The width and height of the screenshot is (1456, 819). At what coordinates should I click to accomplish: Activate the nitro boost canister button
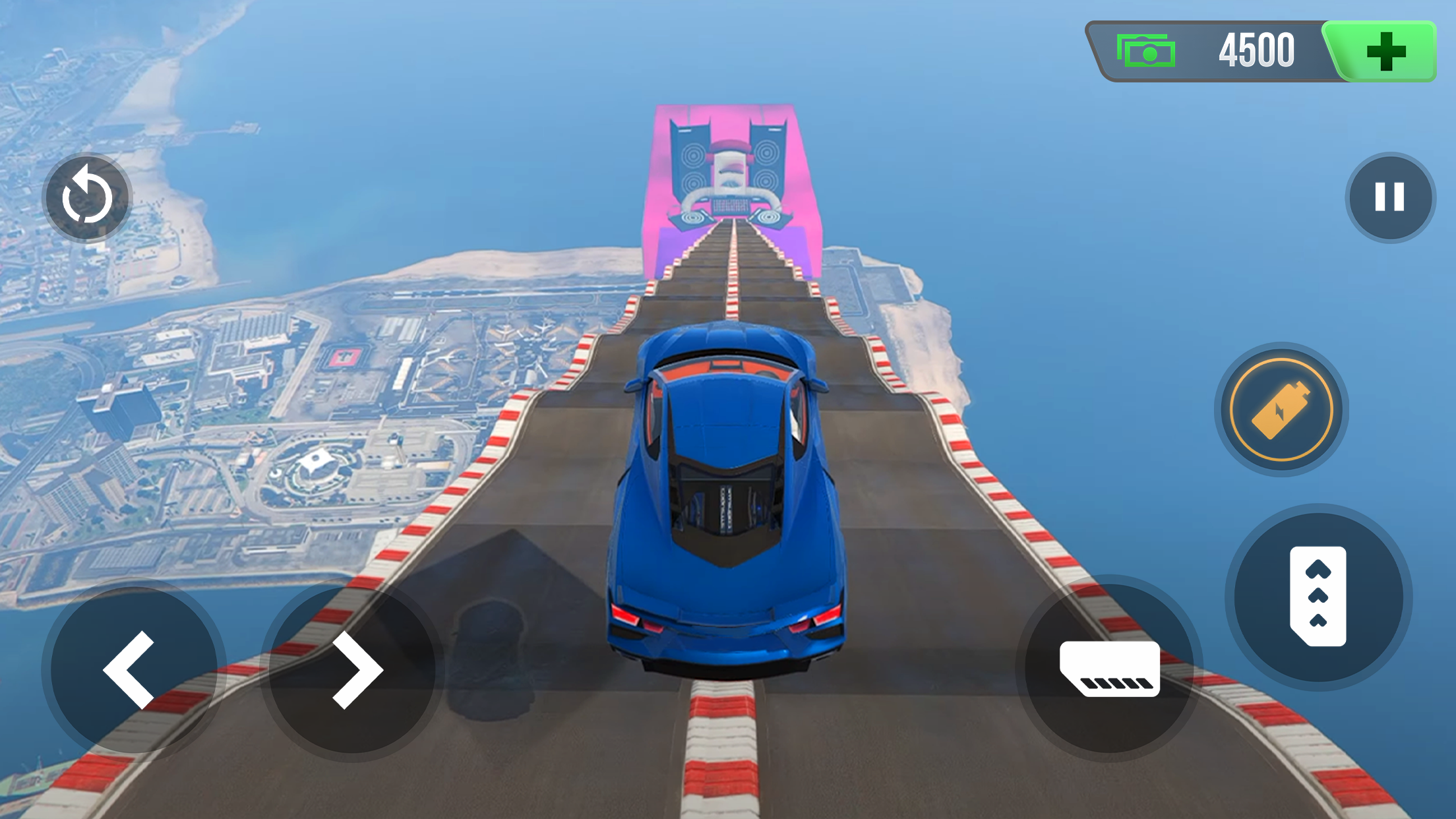[1281, 409]
